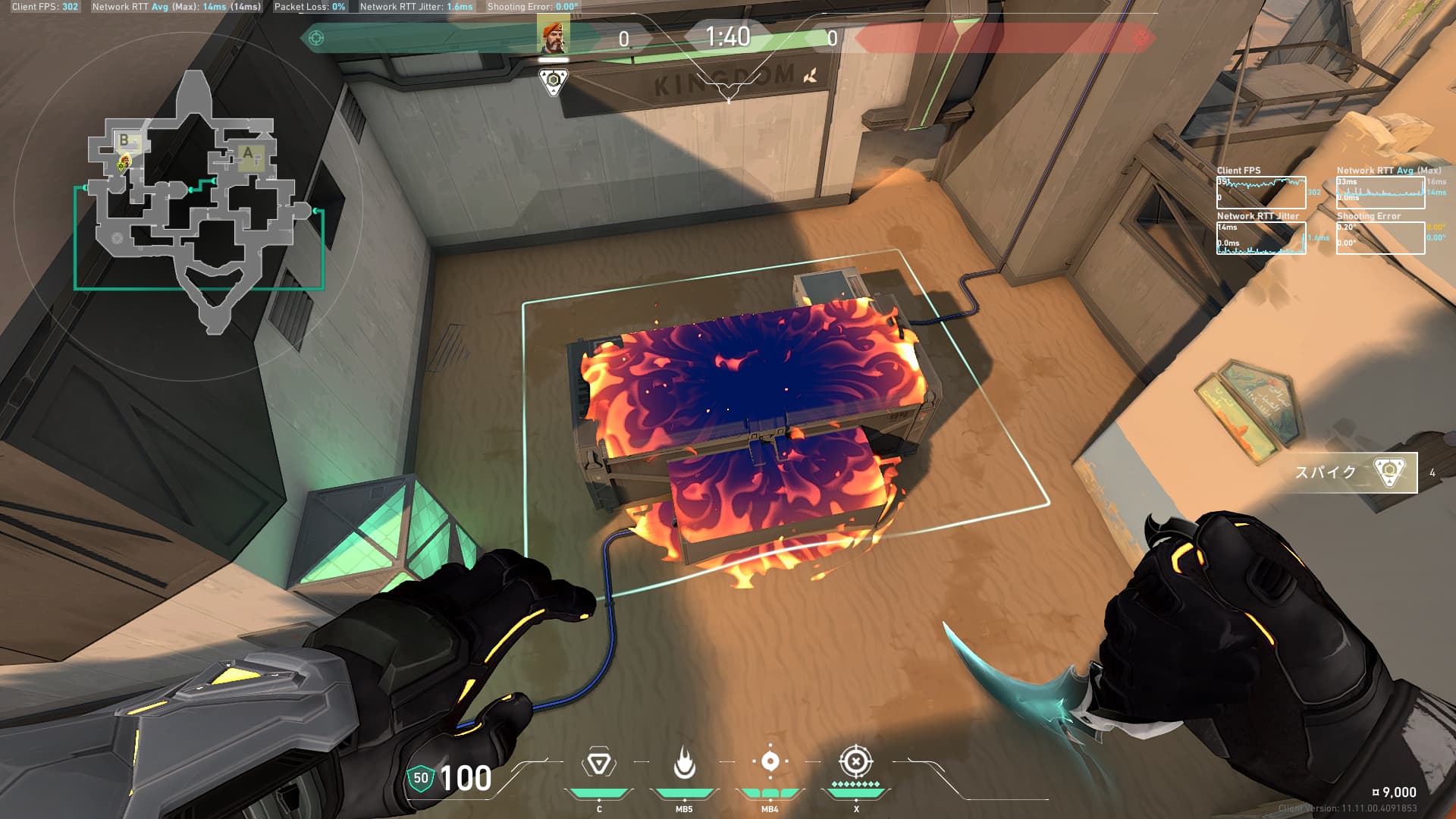Screen dimensions: 1456x819
Task: Activate the crosshair ultimate ability above X
Action: point(855,761)
